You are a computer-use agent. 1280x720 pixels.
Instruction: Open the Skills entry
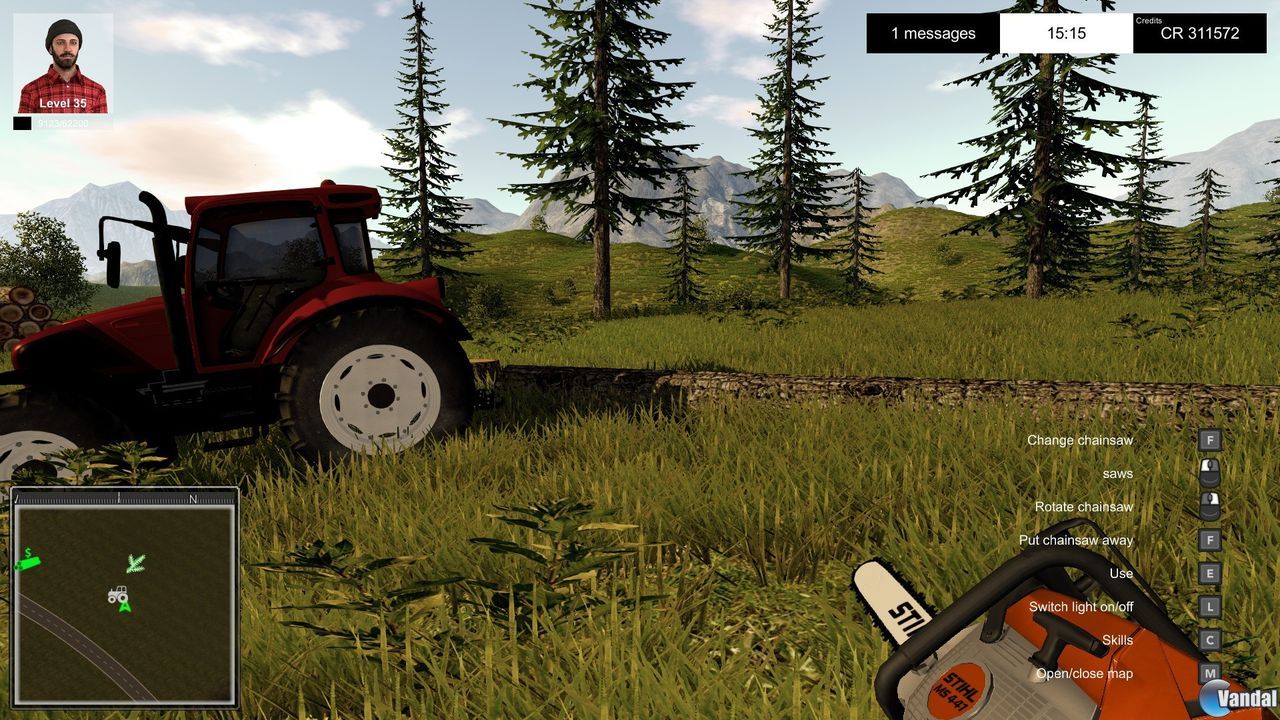[x=1117, y=640]
